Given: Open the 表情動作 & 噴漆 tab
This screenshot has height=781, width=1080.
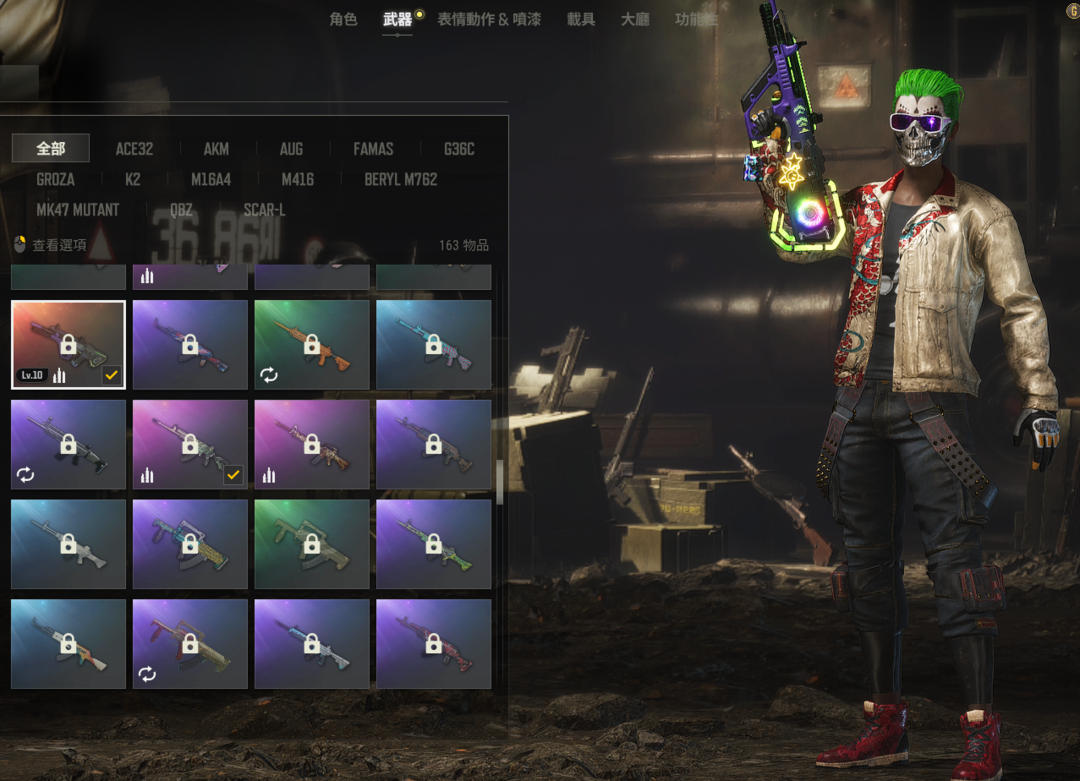Looking at the screenshot, I should (489, 19).
